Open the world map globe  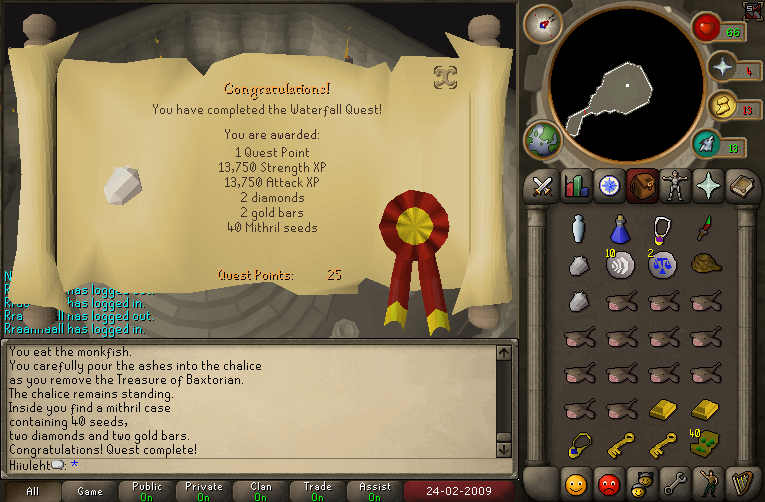[x=545, y=139]
